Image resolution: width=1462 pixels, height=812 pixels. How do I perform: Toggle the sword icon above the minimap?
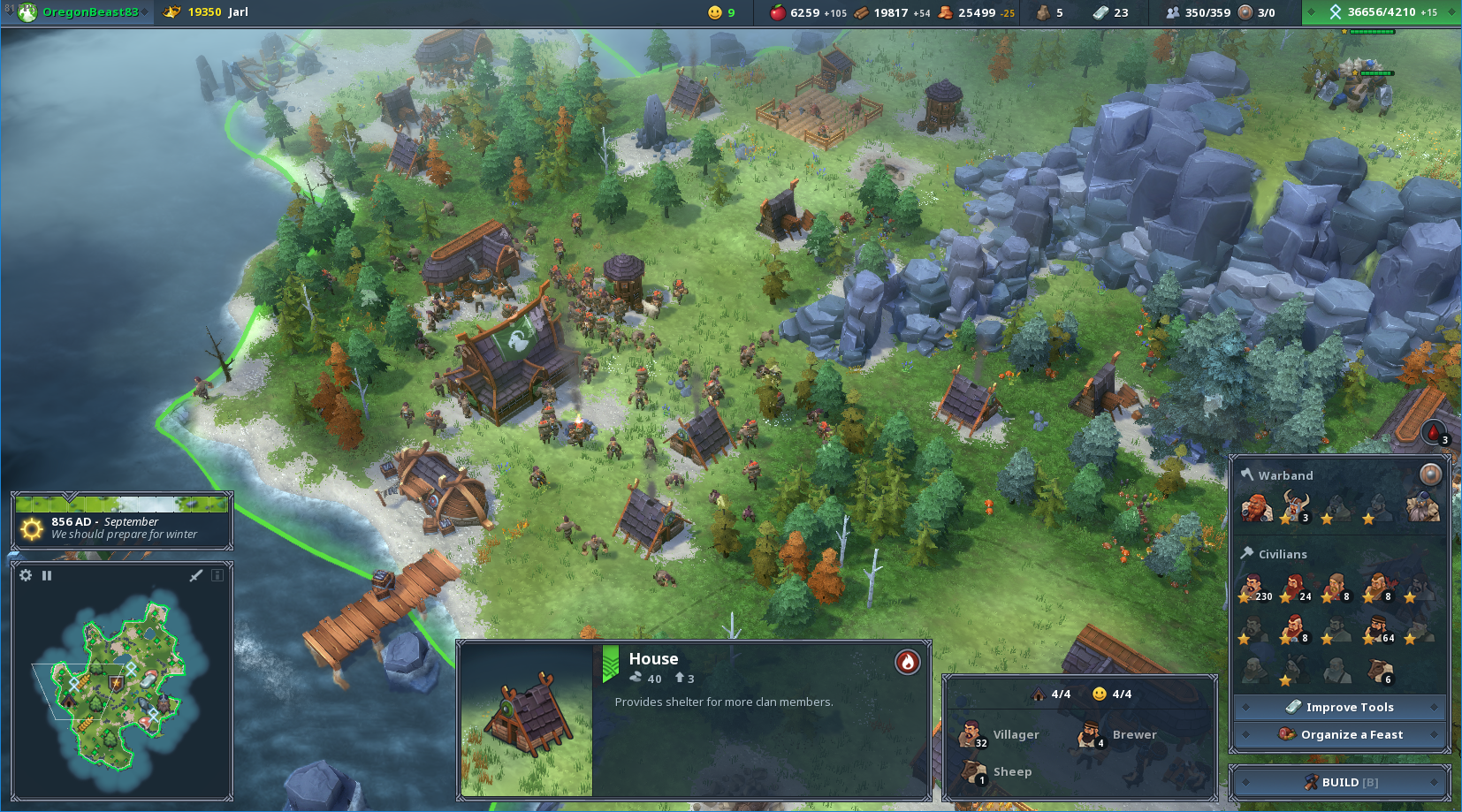pyautogui.click(x=196, y=575)
